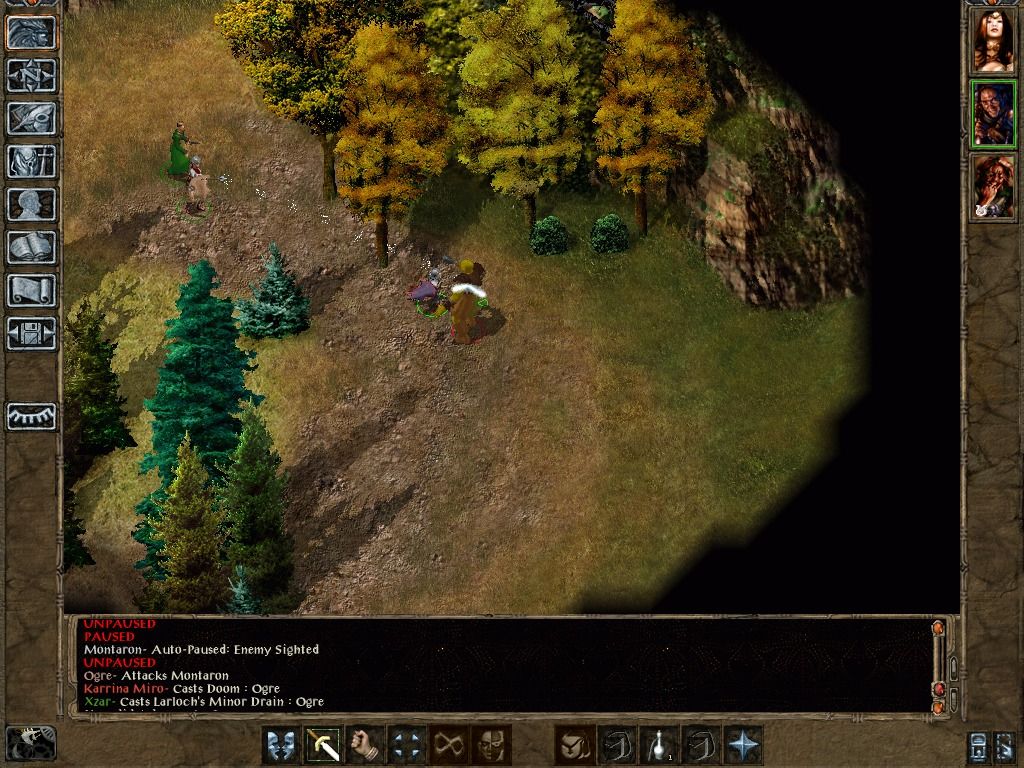This screenshot has height=768, width=1024.
Task: Open the inventory screen from the sidebar
Action: 31,161
